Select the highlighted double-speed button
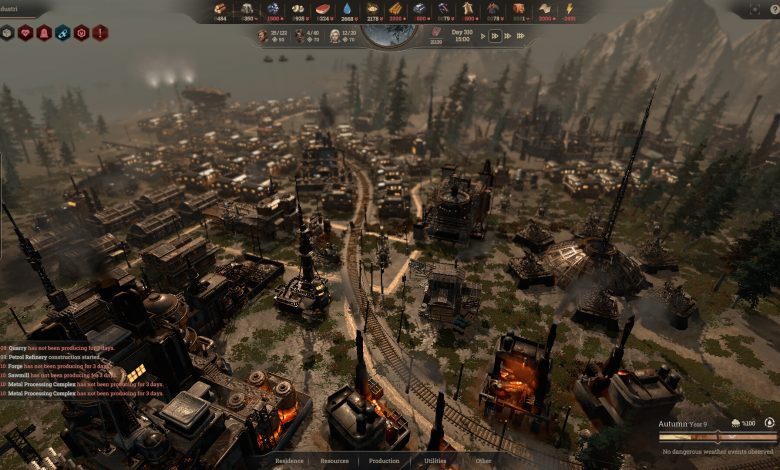 point(495,36)
